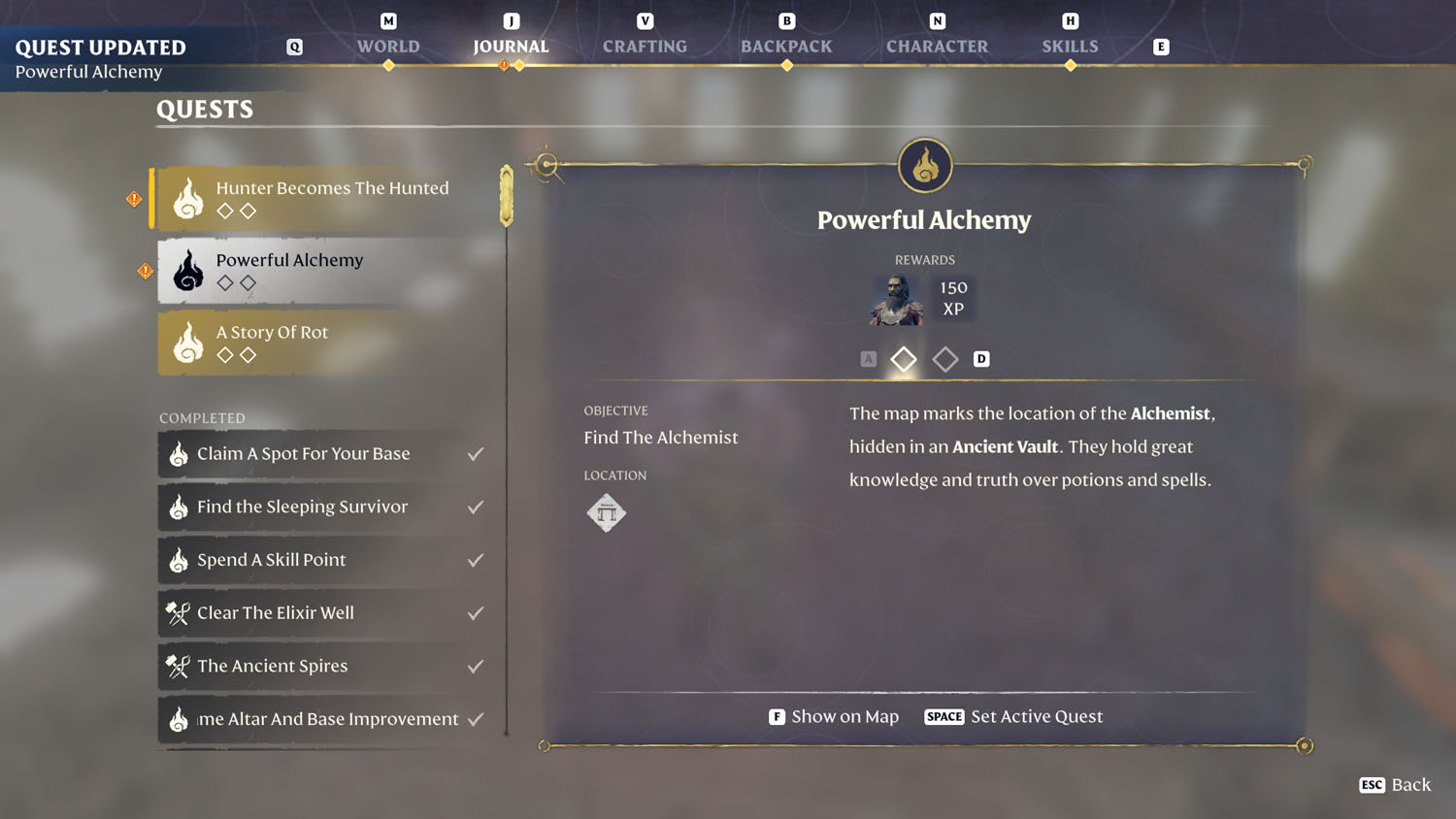Click the alchemist portrait in Rewards
This screenshot has height=819, width=1456.
894,299
